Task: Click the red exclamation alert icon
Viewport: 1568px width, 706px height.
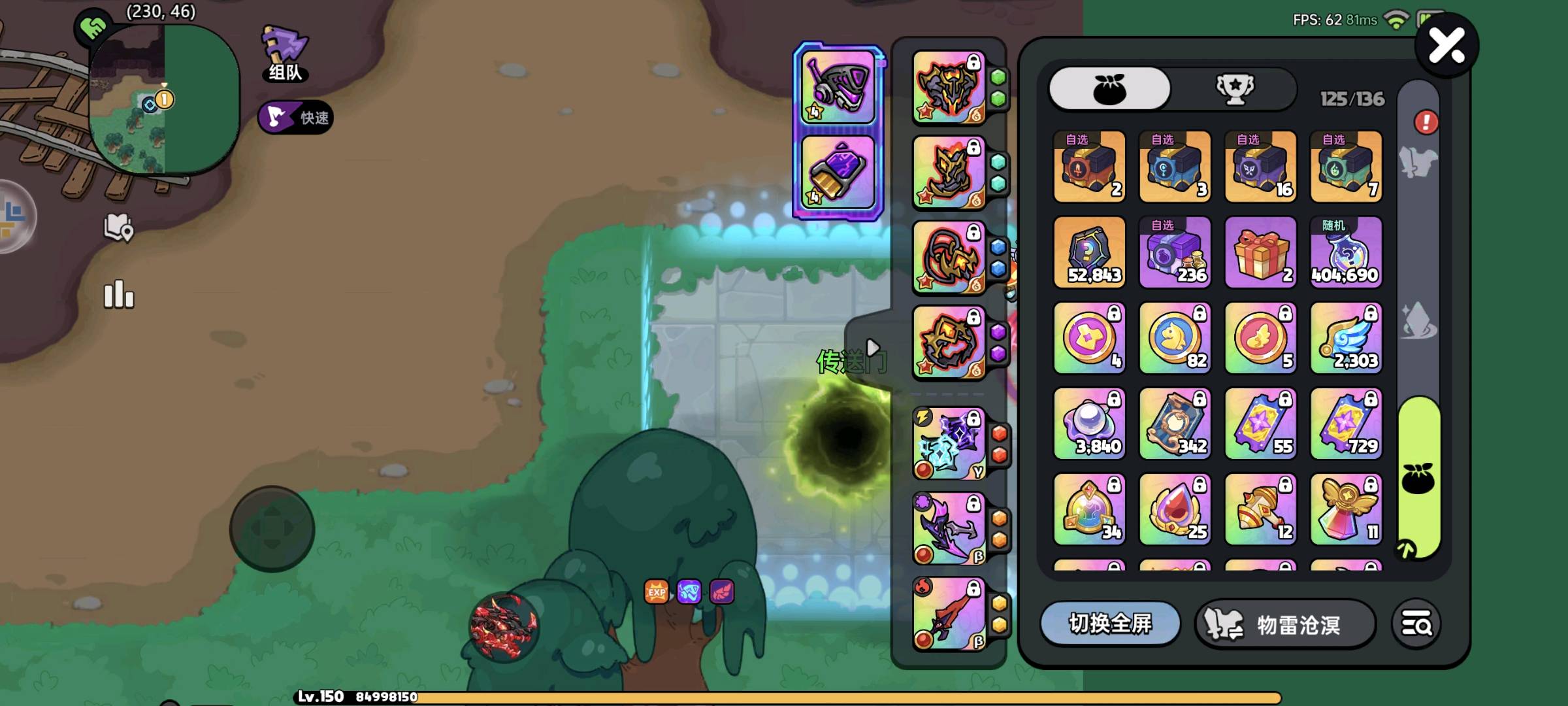Action: point(1426,122)
